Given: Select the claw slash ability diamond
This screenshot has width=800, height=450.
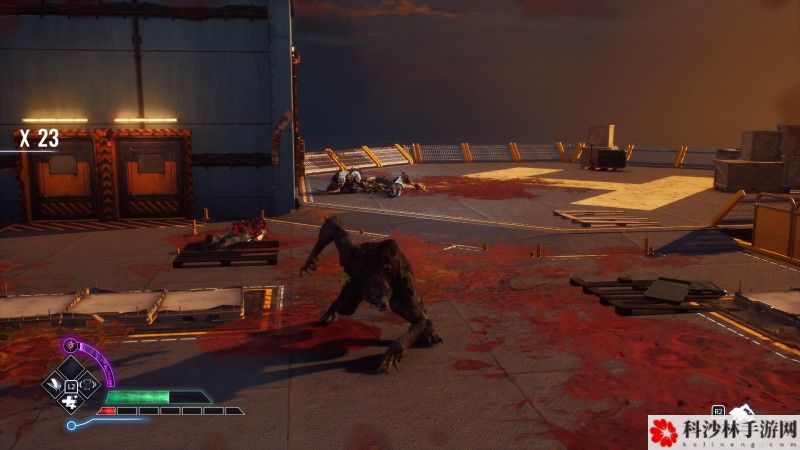Looking at the screenshot, I should click(x=54, y=385).
